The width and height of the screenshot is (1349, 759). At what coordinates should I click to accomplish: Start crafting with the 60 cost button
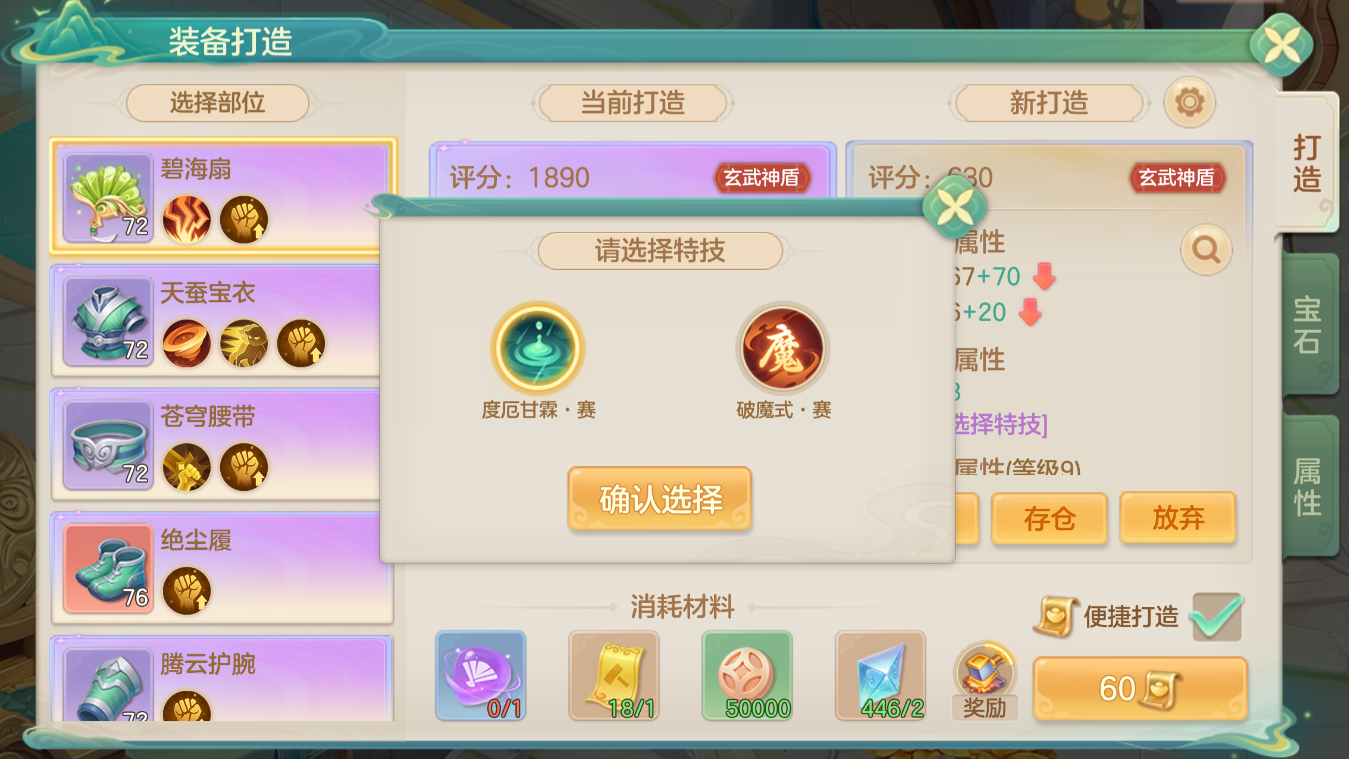pos(1138,687)
